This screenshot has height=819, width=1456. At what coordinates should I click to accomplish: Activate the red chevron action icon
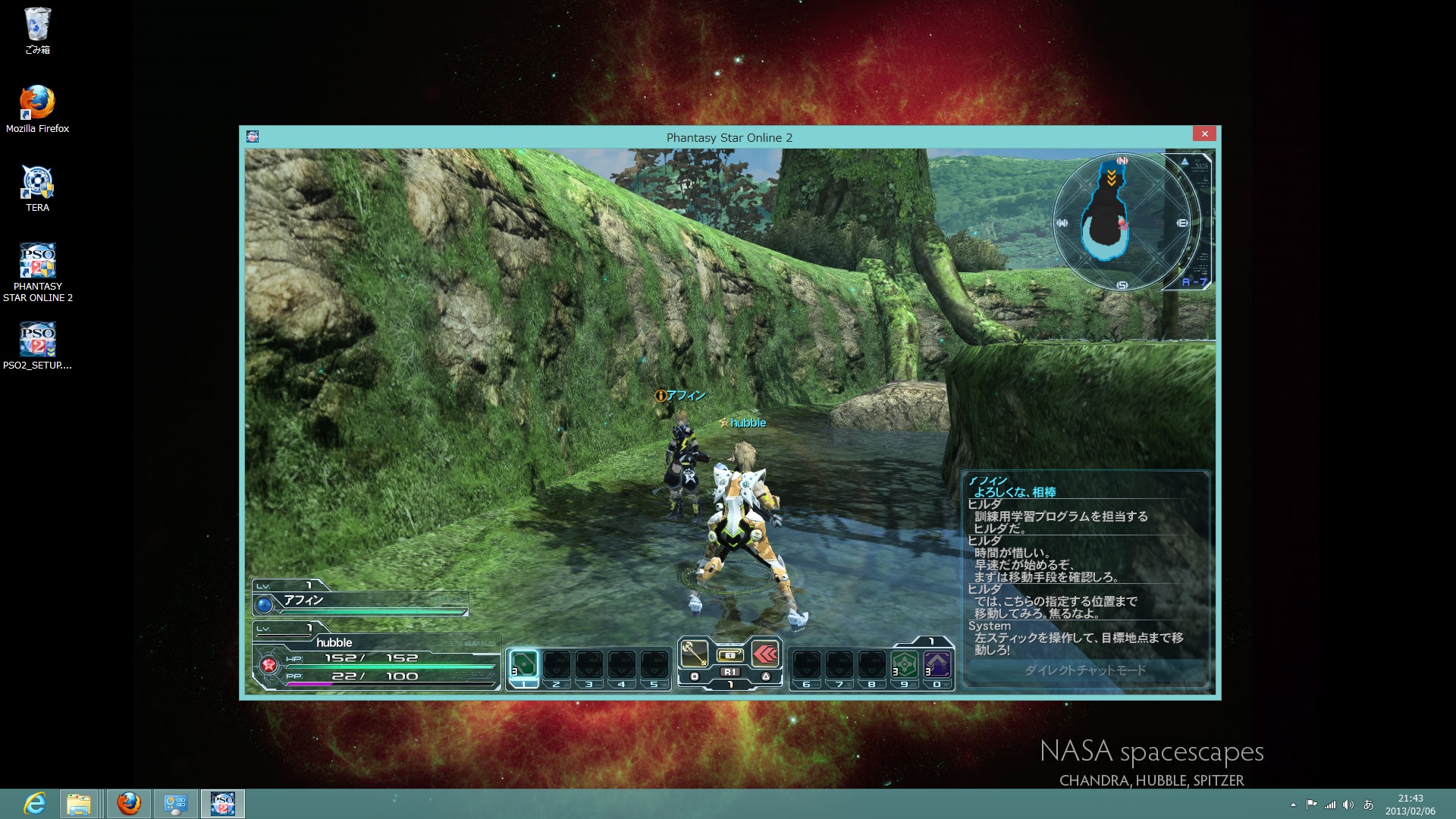click(766, 653)
